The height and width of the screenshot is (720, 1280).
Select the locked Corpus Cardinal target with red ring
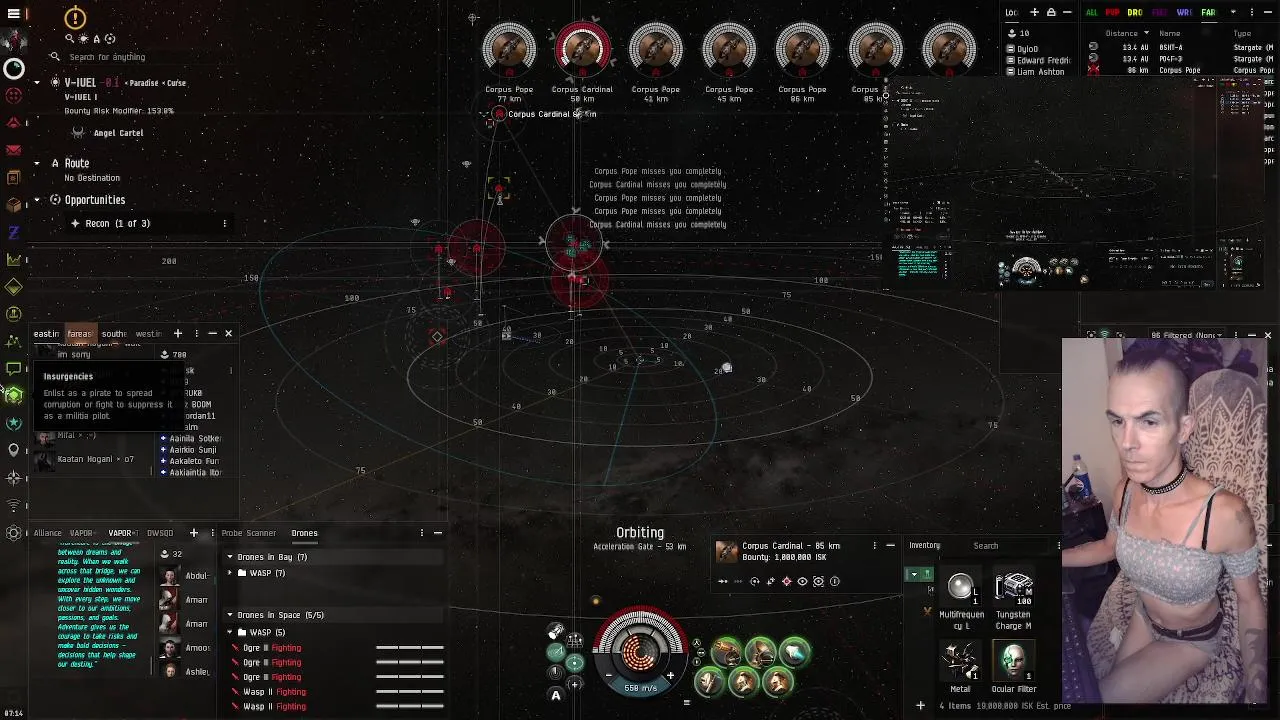click(582, 50)
